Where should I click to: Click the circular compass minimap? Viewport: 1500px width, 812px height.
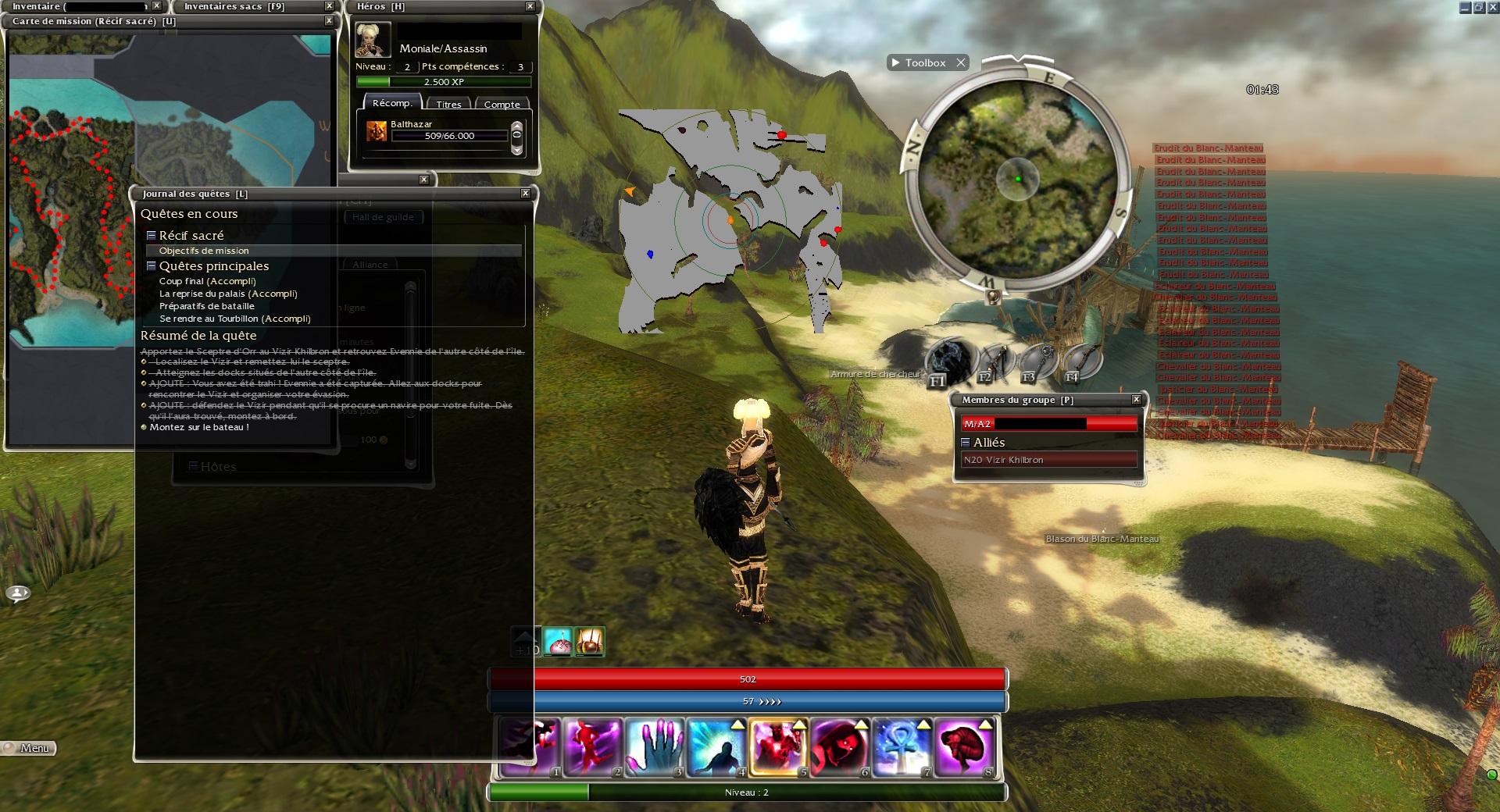coord(1017,178)
